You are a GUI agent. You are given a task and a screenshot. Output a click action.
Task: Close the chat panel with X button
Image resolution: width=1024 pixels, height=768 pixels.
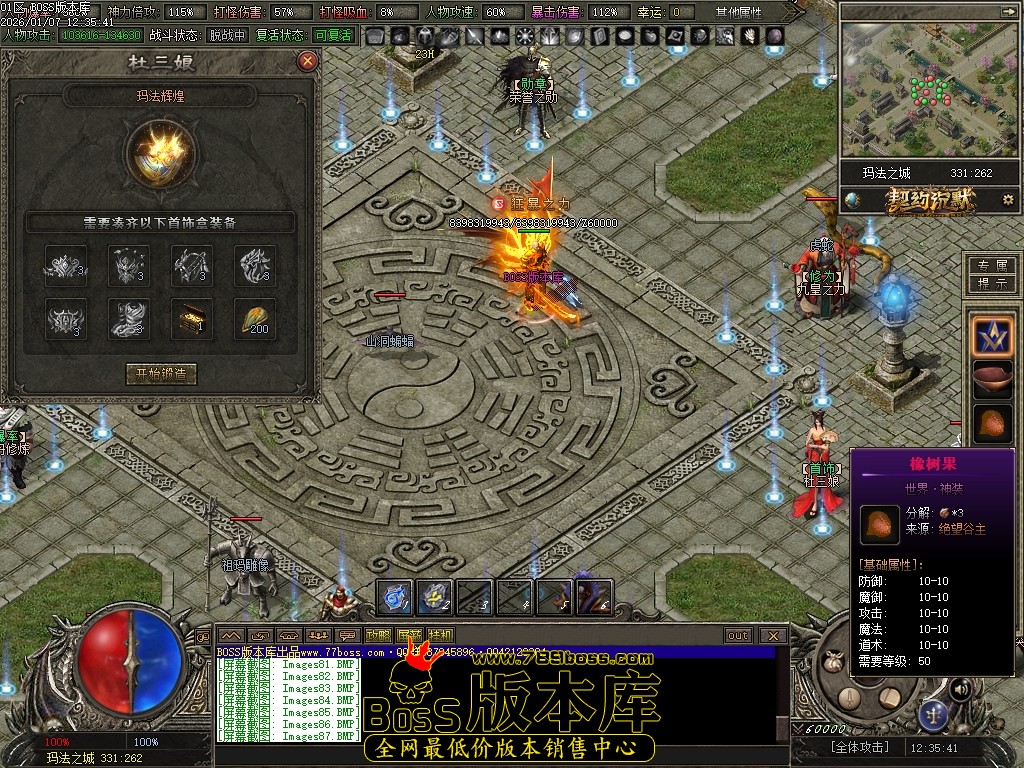(772, 635)
